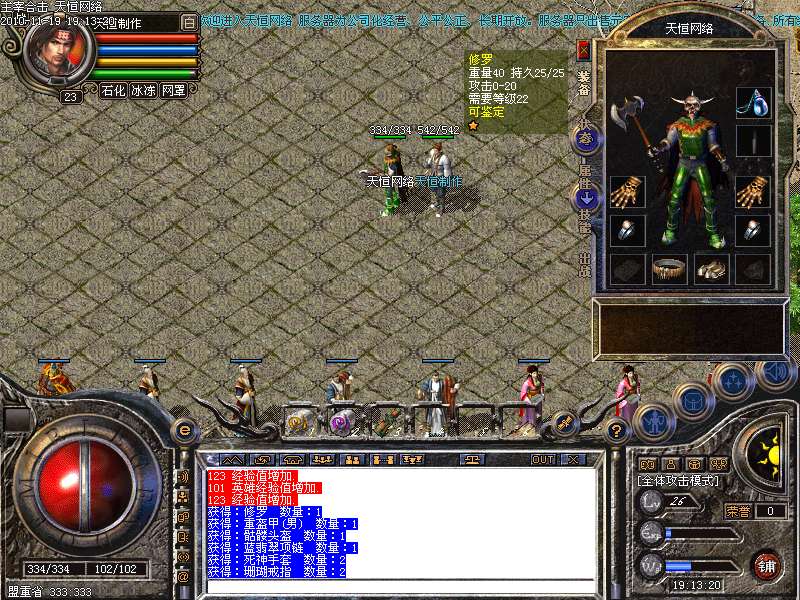Click the 网罩 net button
800x600 pixels.
click(x=173, y=90)
